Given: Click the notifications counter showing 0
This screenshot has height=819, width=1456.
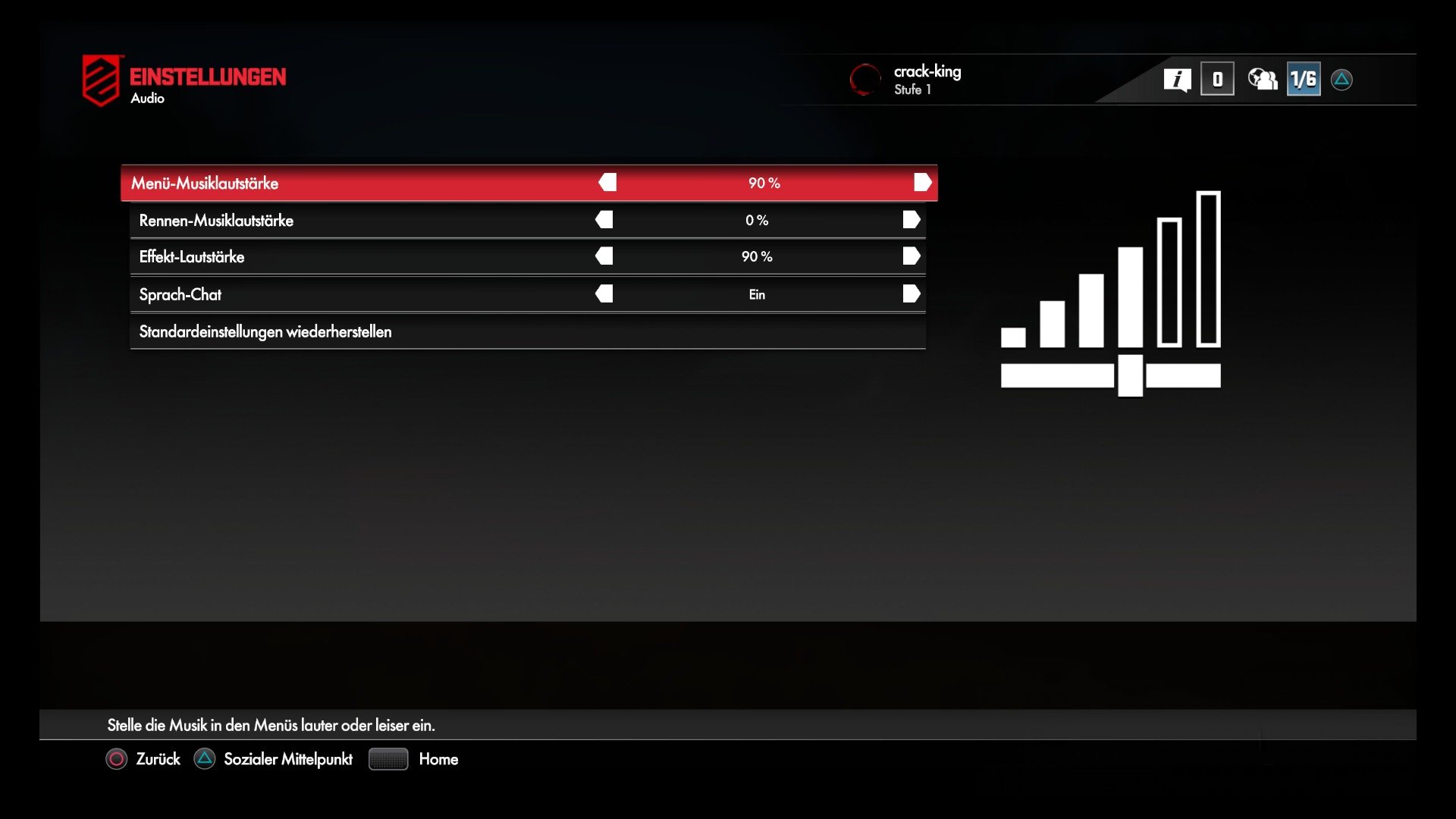Looking at the screenshot, I should tap(1217, 79).
